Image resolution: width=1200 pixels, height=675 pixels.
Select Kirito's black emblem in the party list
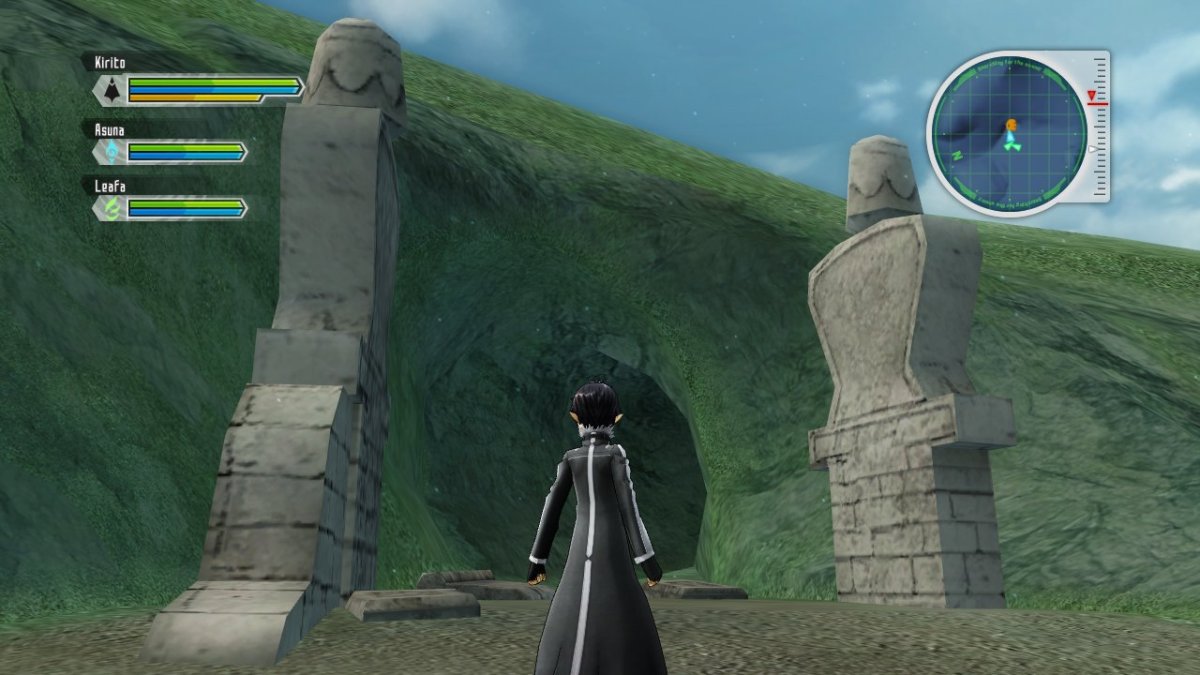(x=109, y=90)
